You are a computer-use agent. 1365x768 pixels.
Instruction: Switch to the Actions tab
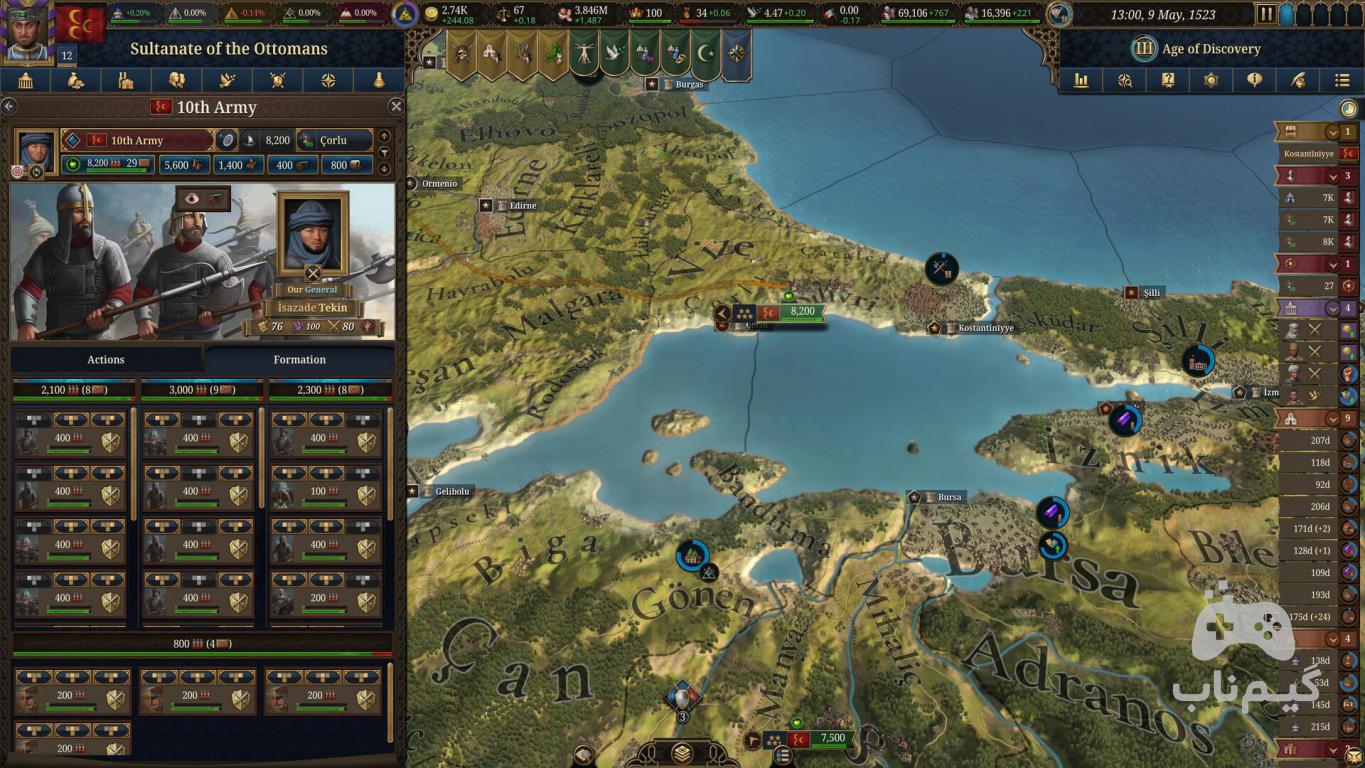[x=106, y=360]
